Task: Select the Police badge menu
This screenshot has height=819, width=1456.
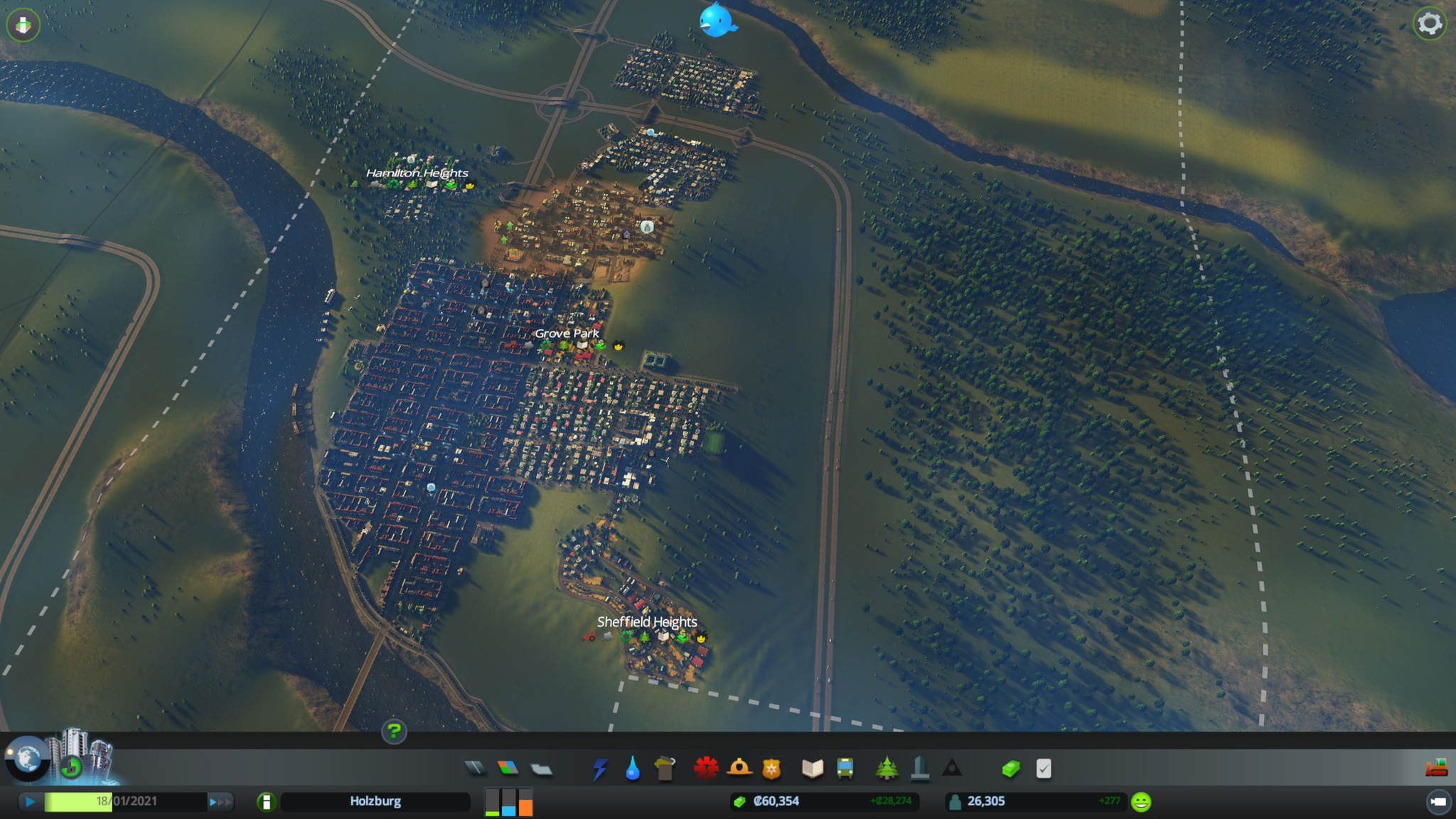Action: [x=771, y=769]
